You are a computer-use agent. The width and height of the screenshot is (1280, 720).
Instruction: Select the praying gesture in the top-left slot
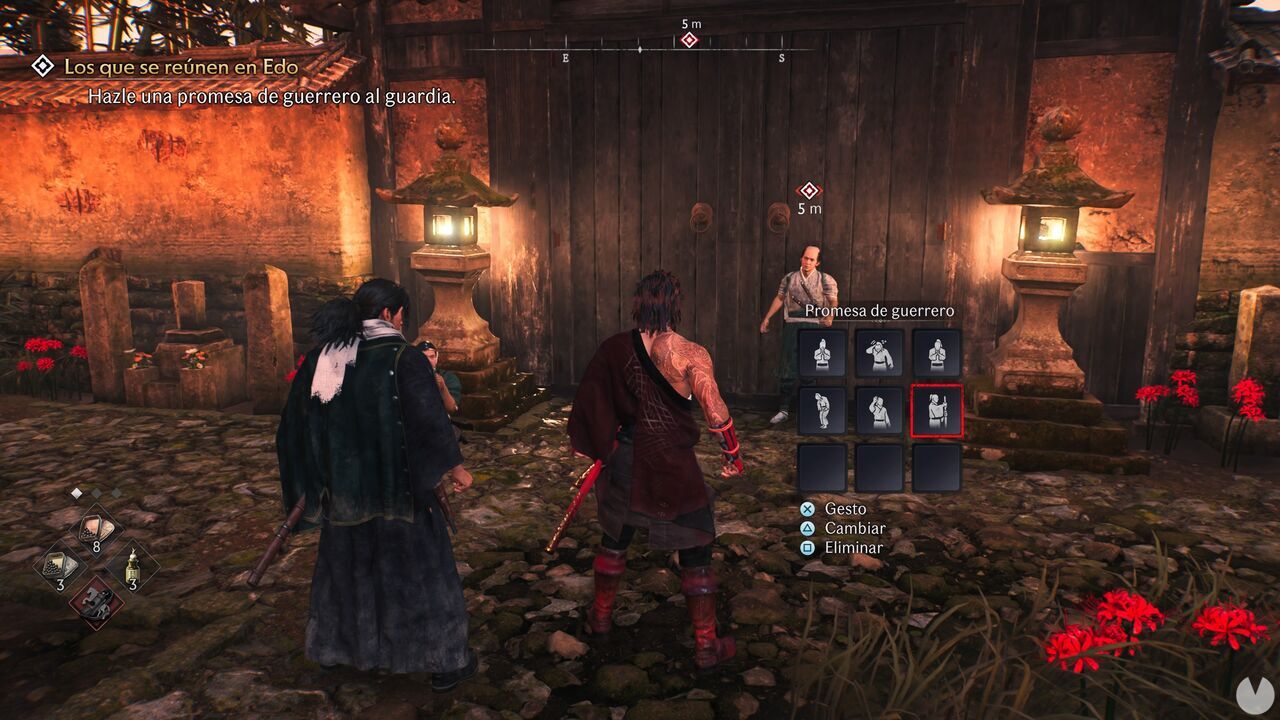821,354
